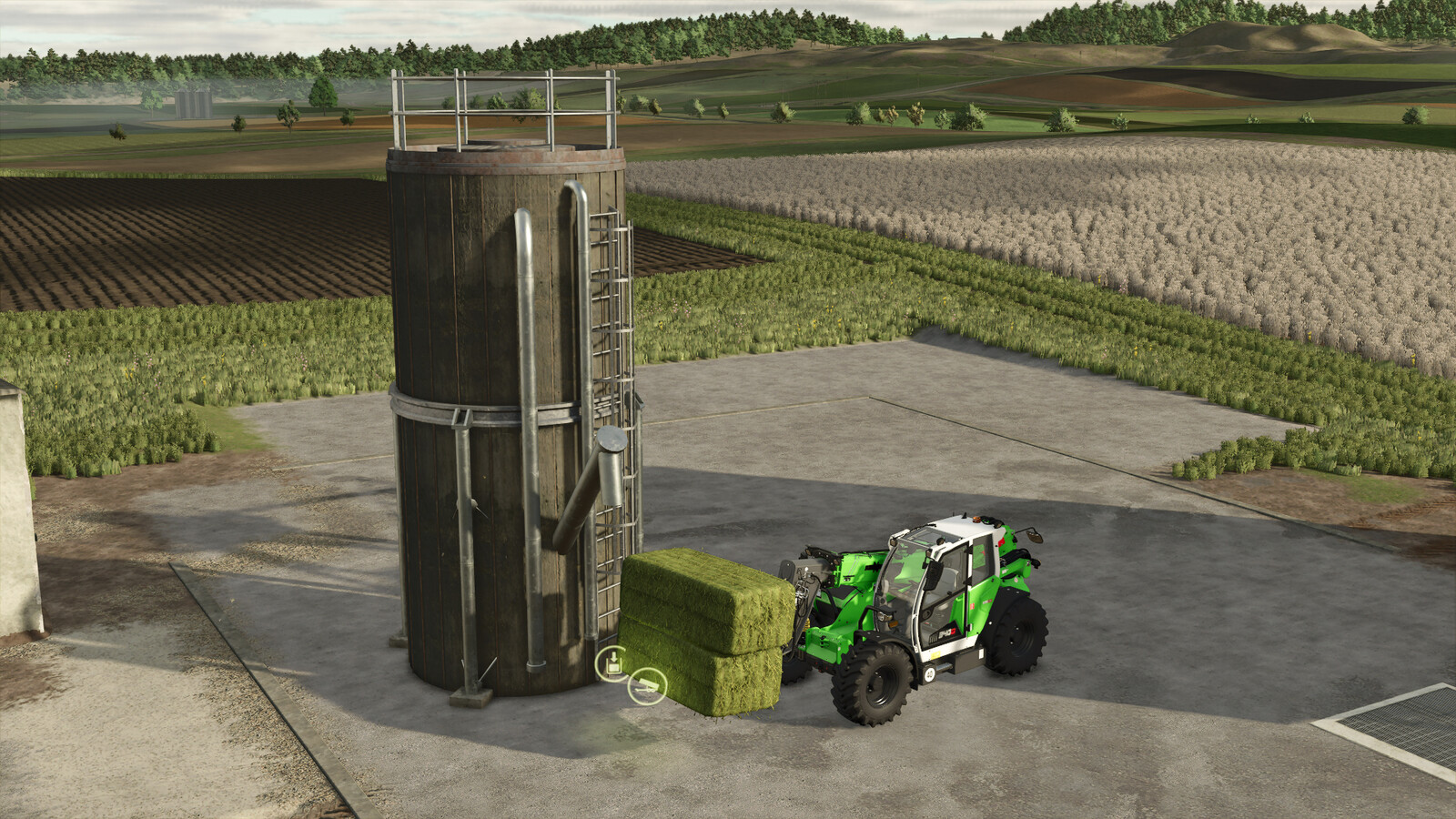Click the trailer symbol inside its circle
This screenshot has height=819, width=1456.
(x=648, y=685)
